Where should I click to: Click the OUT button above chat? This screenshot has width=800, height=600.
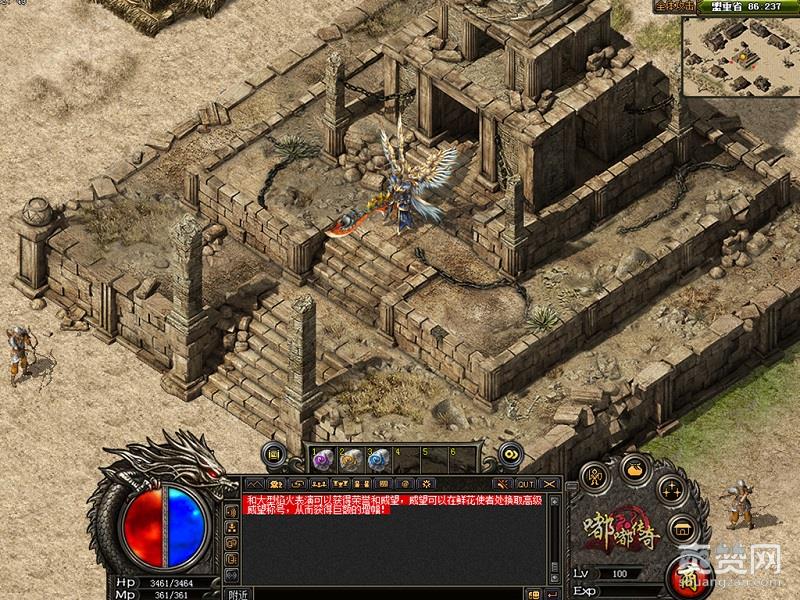coord(526,484)
